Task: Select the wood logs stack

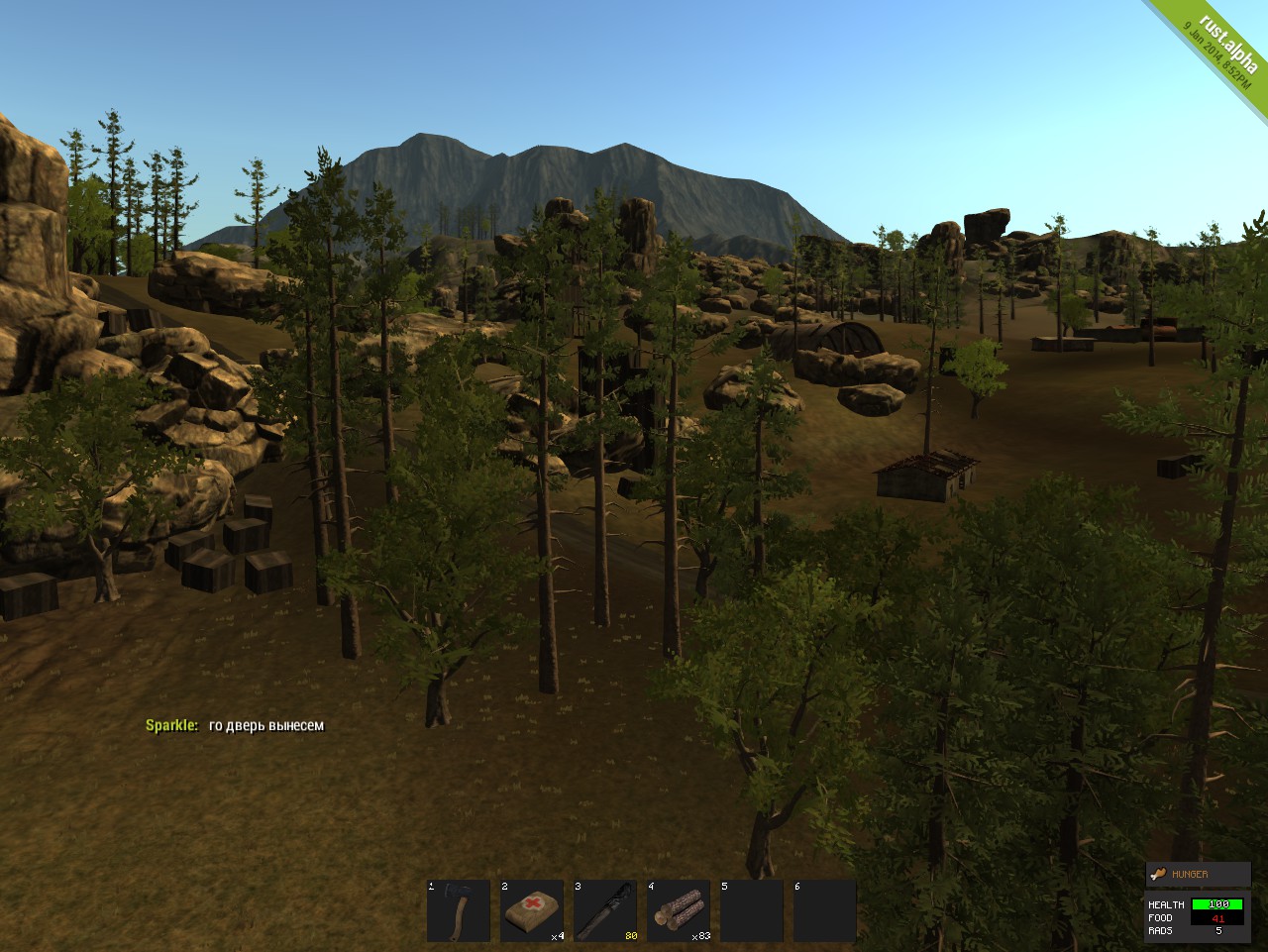Action: point(679,910)
